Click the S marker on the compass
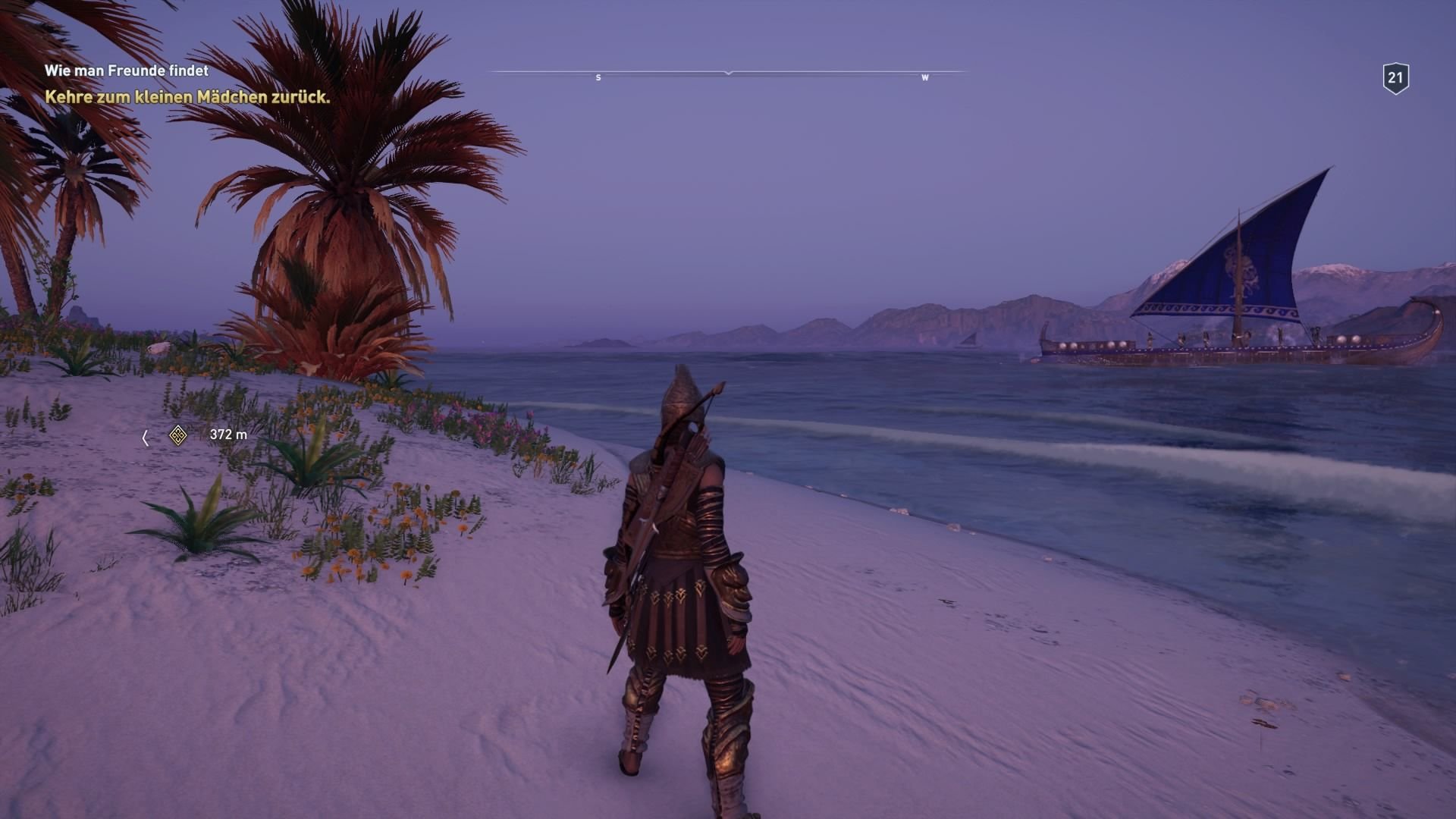 (598, 77)
